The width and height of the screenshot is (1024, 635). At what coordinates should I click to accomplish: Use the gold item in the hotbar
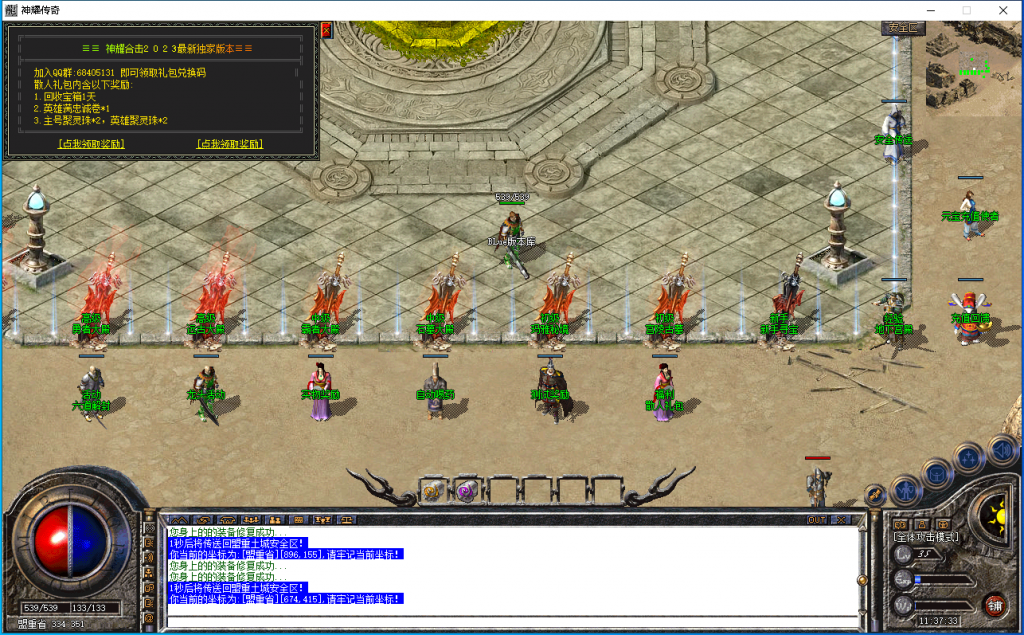point(433,490)
